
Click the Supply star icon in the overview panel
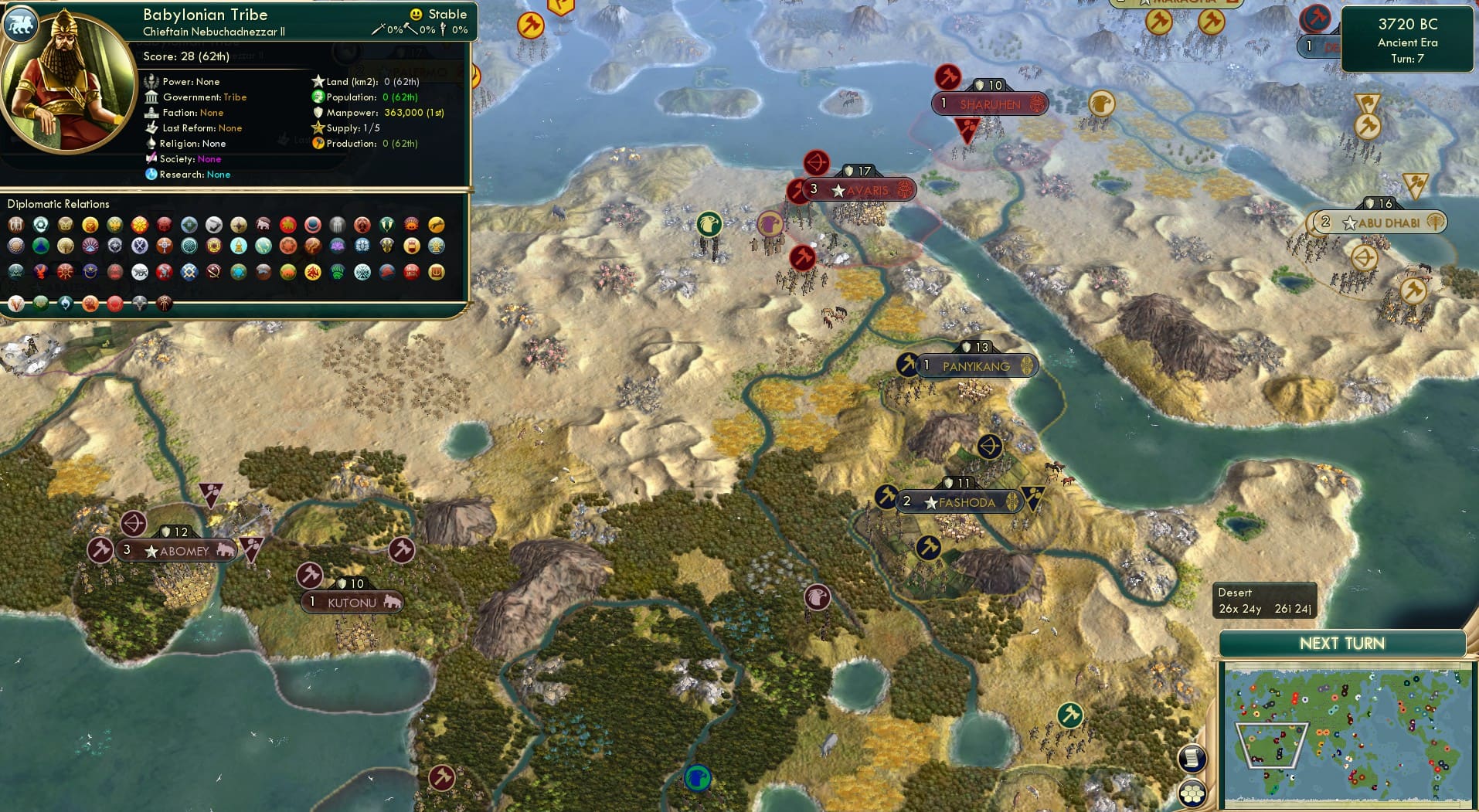point(316,127)
